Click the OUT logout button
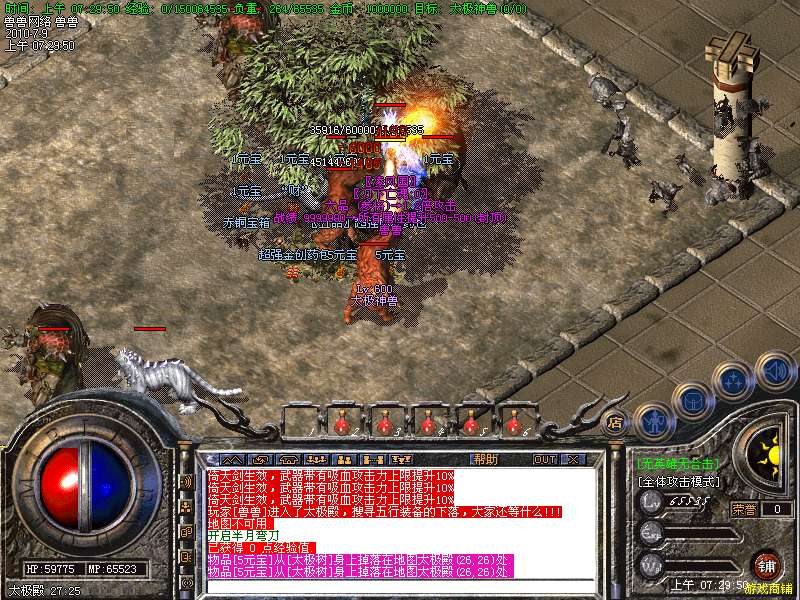 pyautogui.click(x=543, y=459)
